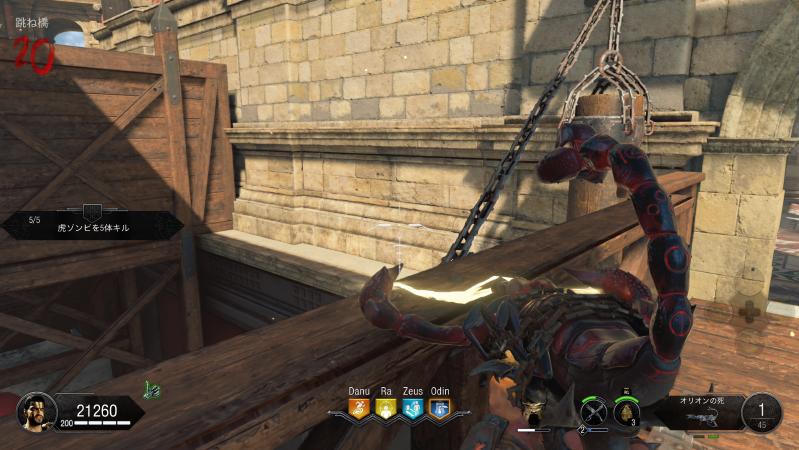
Task: Click the Zeus perk icon
Action: click(412, 408)
